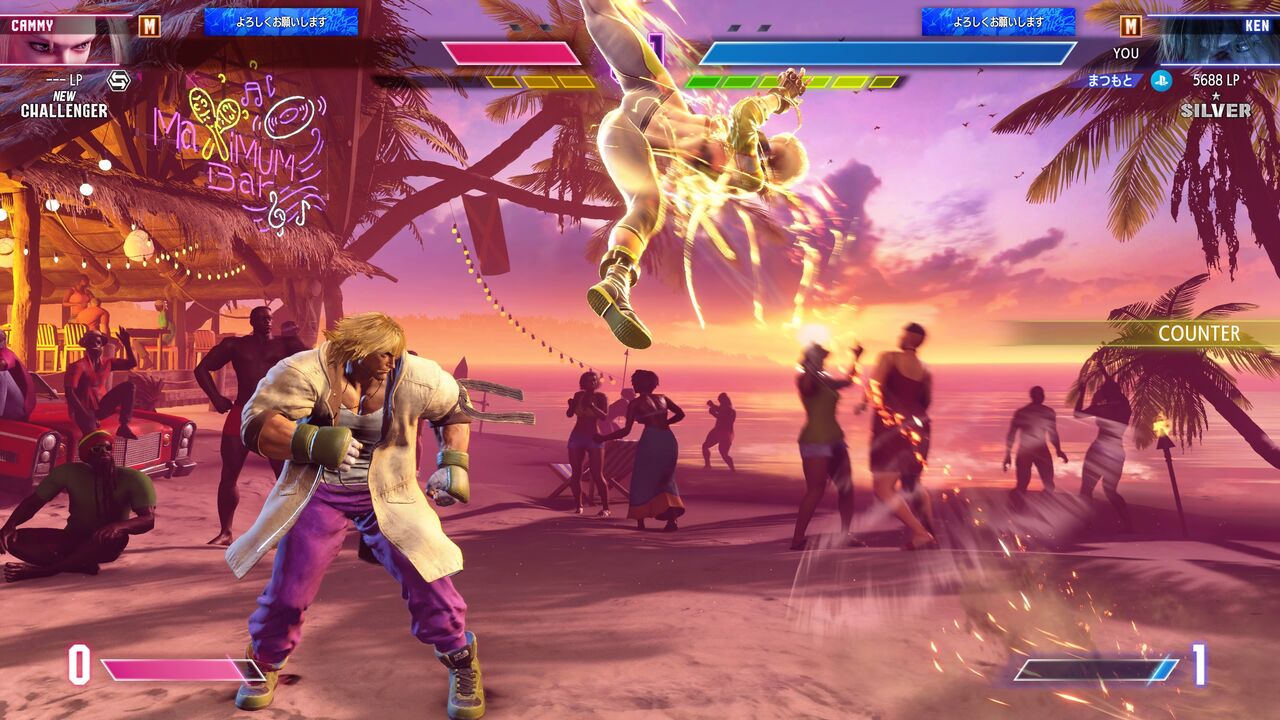Select the M control-type icon beside Cammy's name
The width and height of the screenshot is (1280, 720).
(149, 26)
